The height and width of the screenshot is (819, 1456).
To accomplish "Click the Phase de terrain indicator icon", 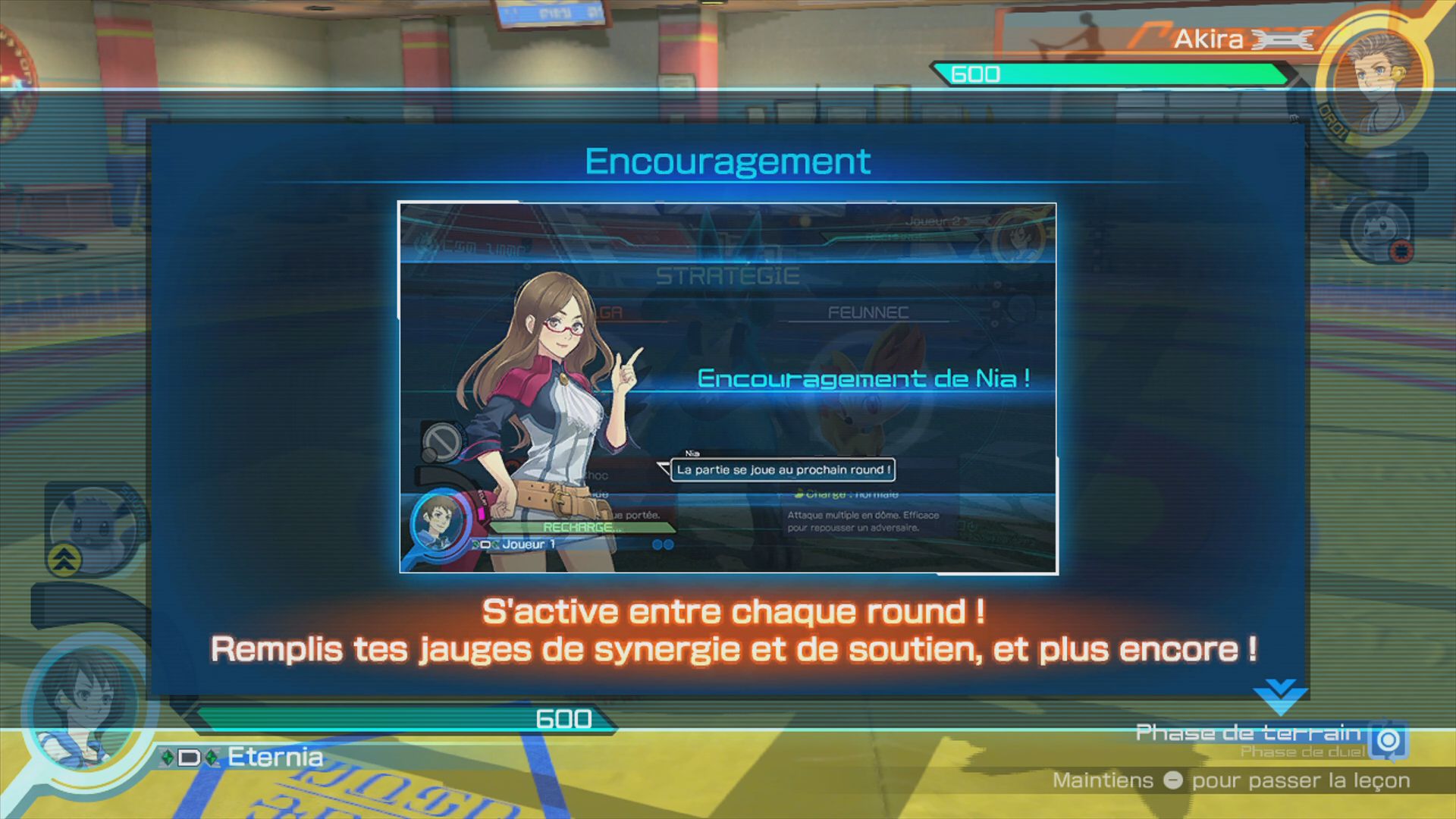I will click(x=1389, y=739).
